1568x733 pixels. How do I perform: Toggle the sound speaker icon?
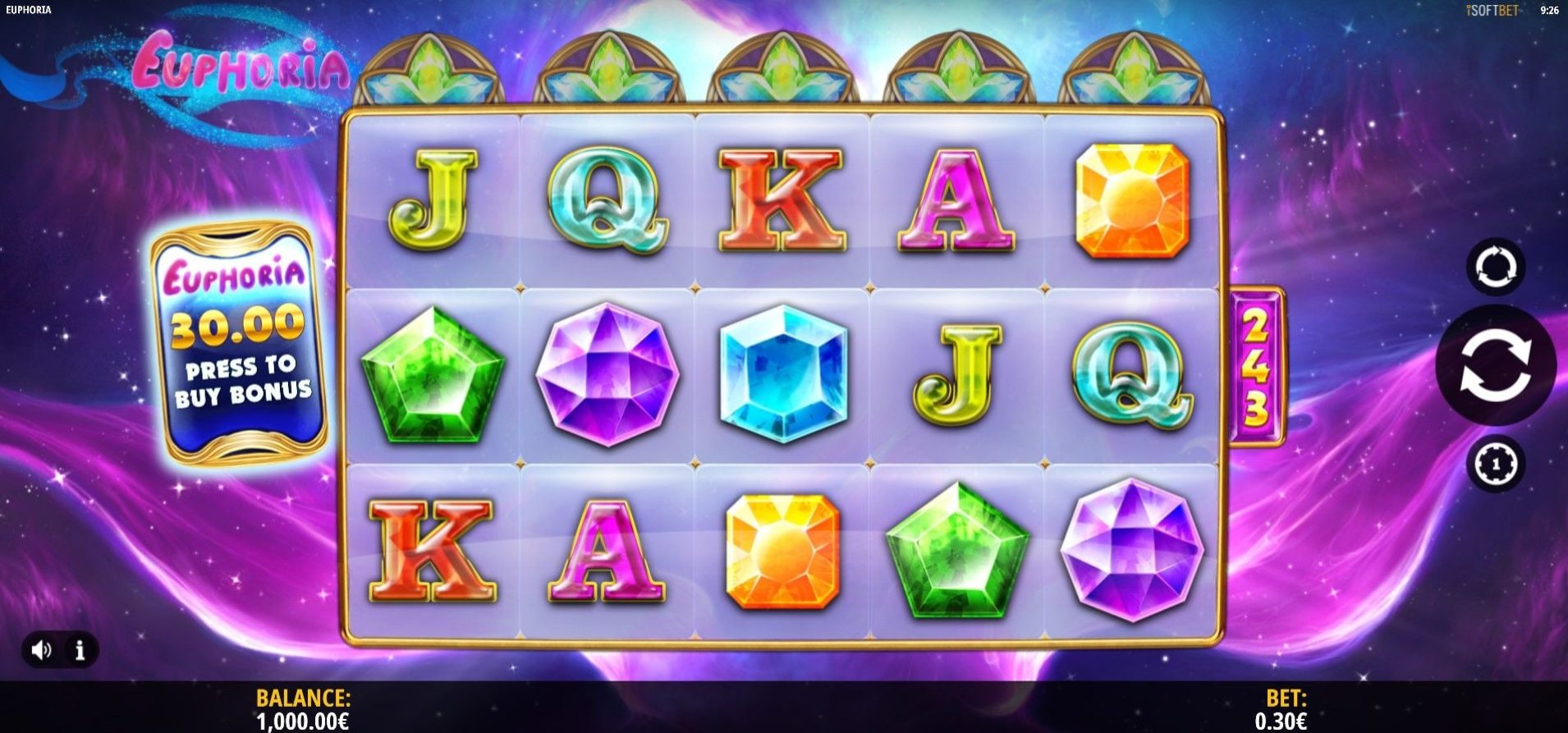point(41,650)
